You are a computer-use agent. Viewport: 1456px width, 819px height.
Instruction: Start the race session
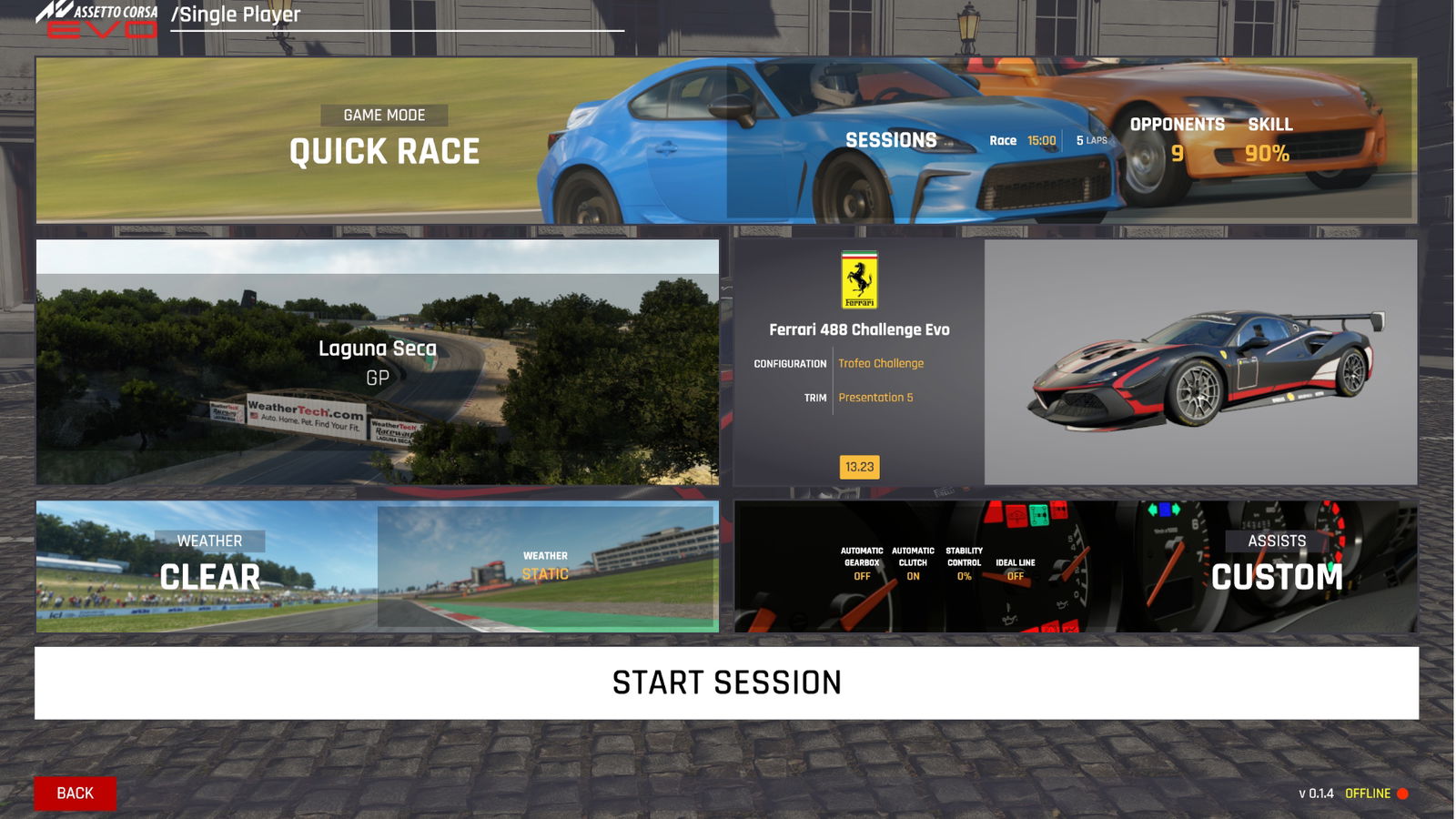point(726,682)
